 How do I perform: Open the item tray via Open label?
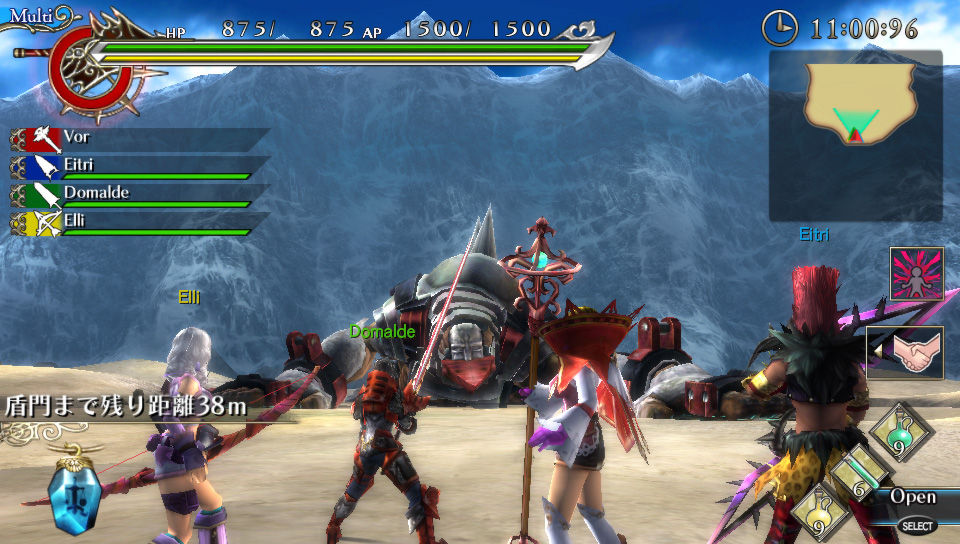tap(913, 497)
